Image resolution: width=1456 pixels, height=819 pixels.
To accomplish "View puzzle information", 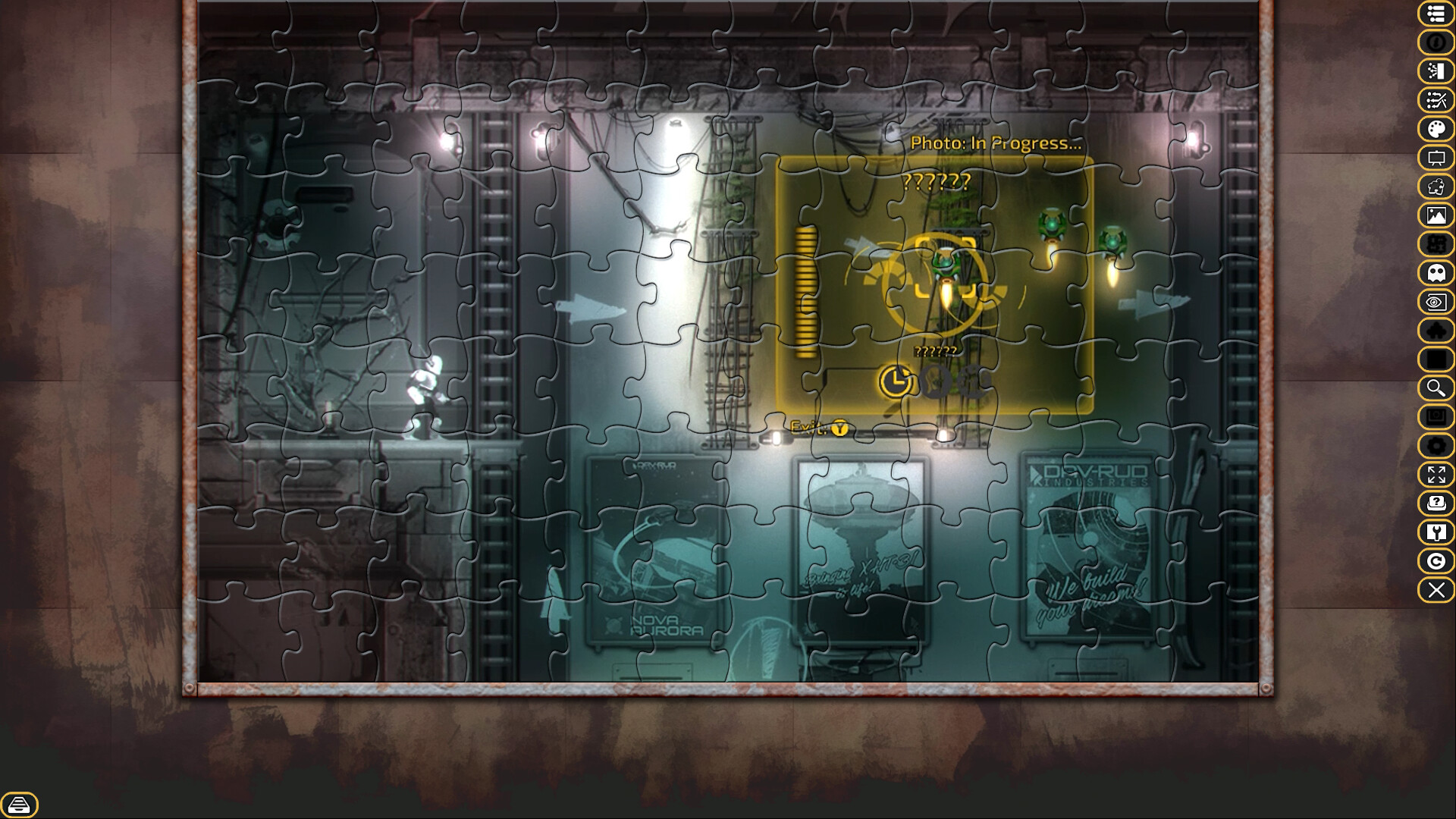I will tap(1436, 43).
